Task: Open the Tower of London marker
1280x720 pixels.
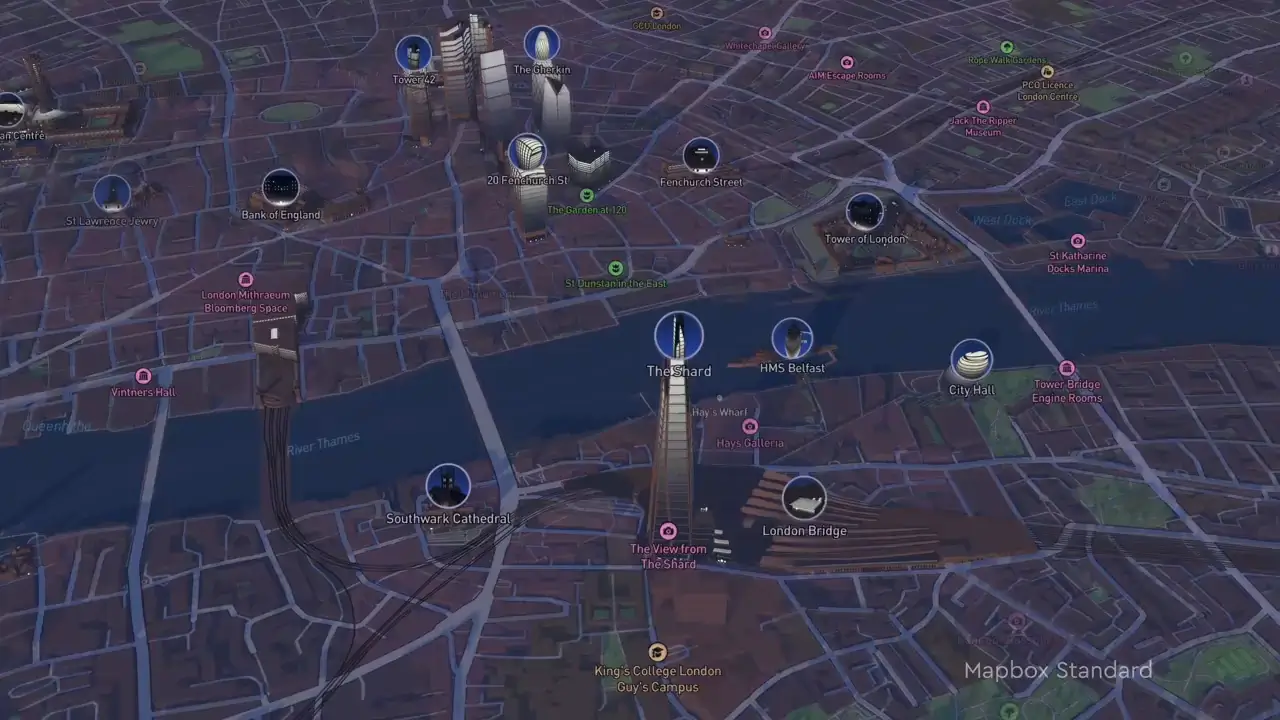Action: [864, 212]
